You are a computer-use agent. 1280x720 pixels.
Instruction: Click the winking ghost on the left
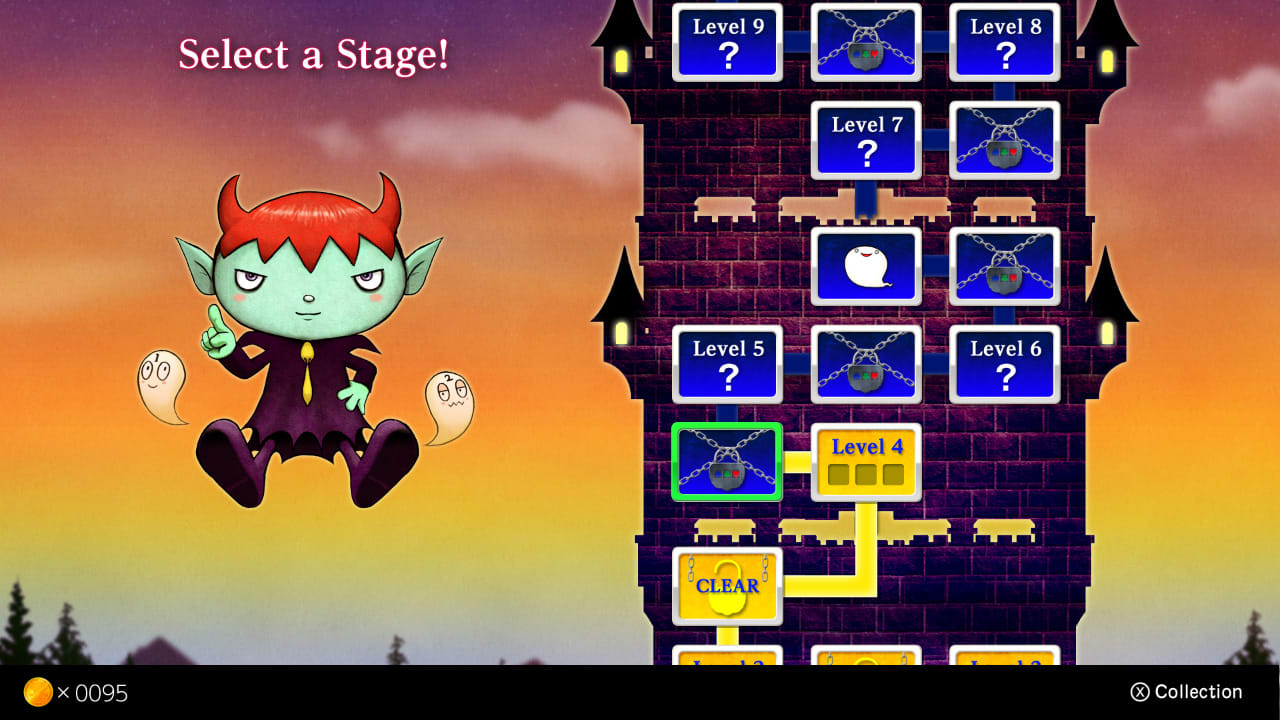160,385
